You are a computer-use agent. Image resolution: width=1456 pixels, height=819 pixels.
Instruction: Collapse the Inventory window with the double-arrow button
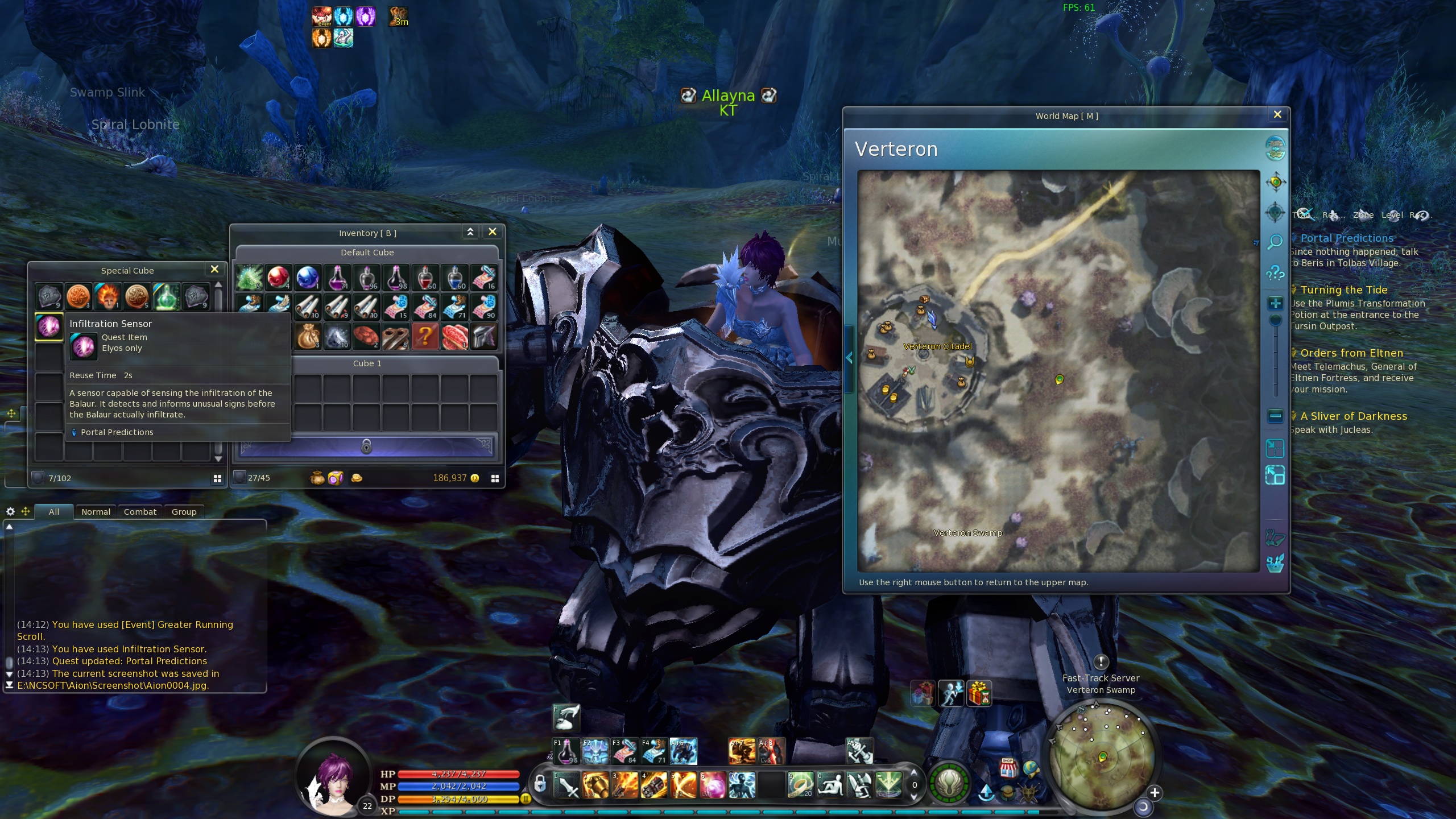click(x=470, y=232)
